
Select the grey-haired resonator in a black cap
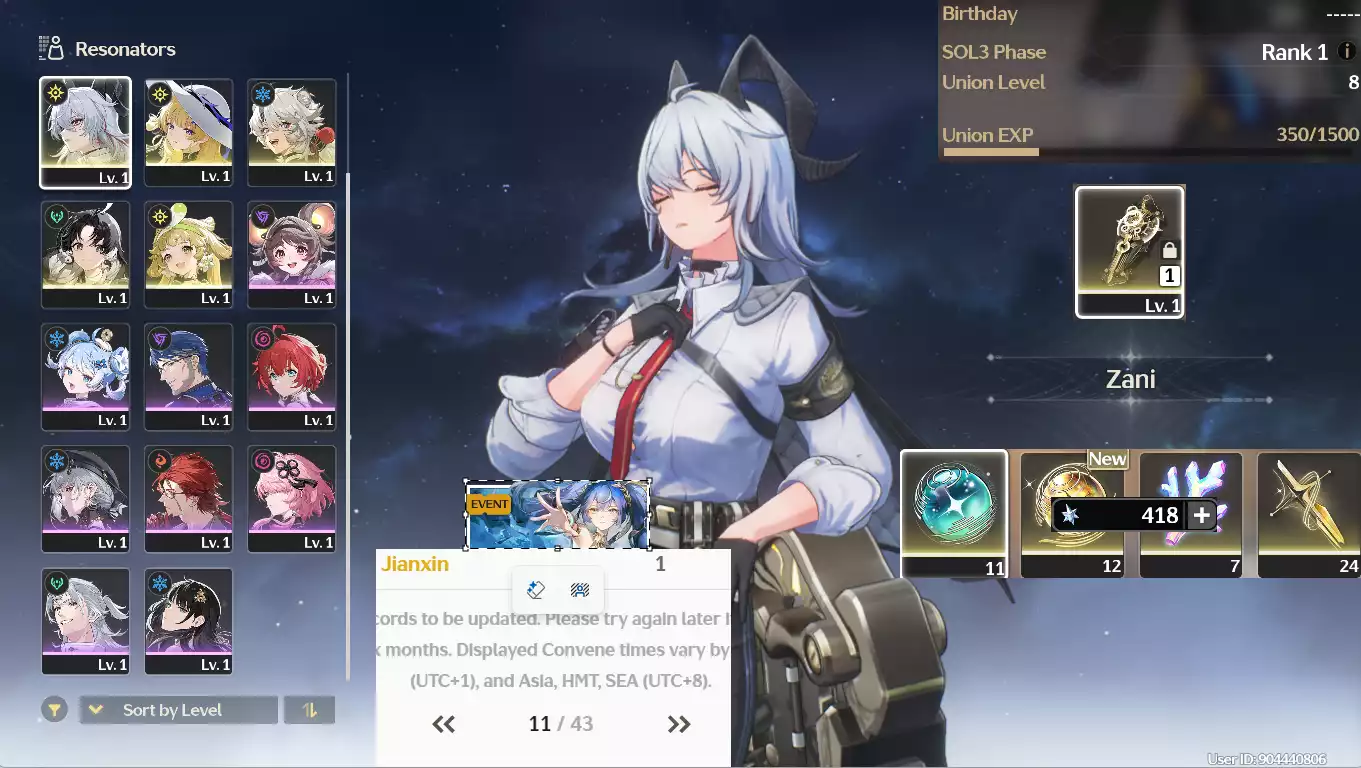(85, 498)
